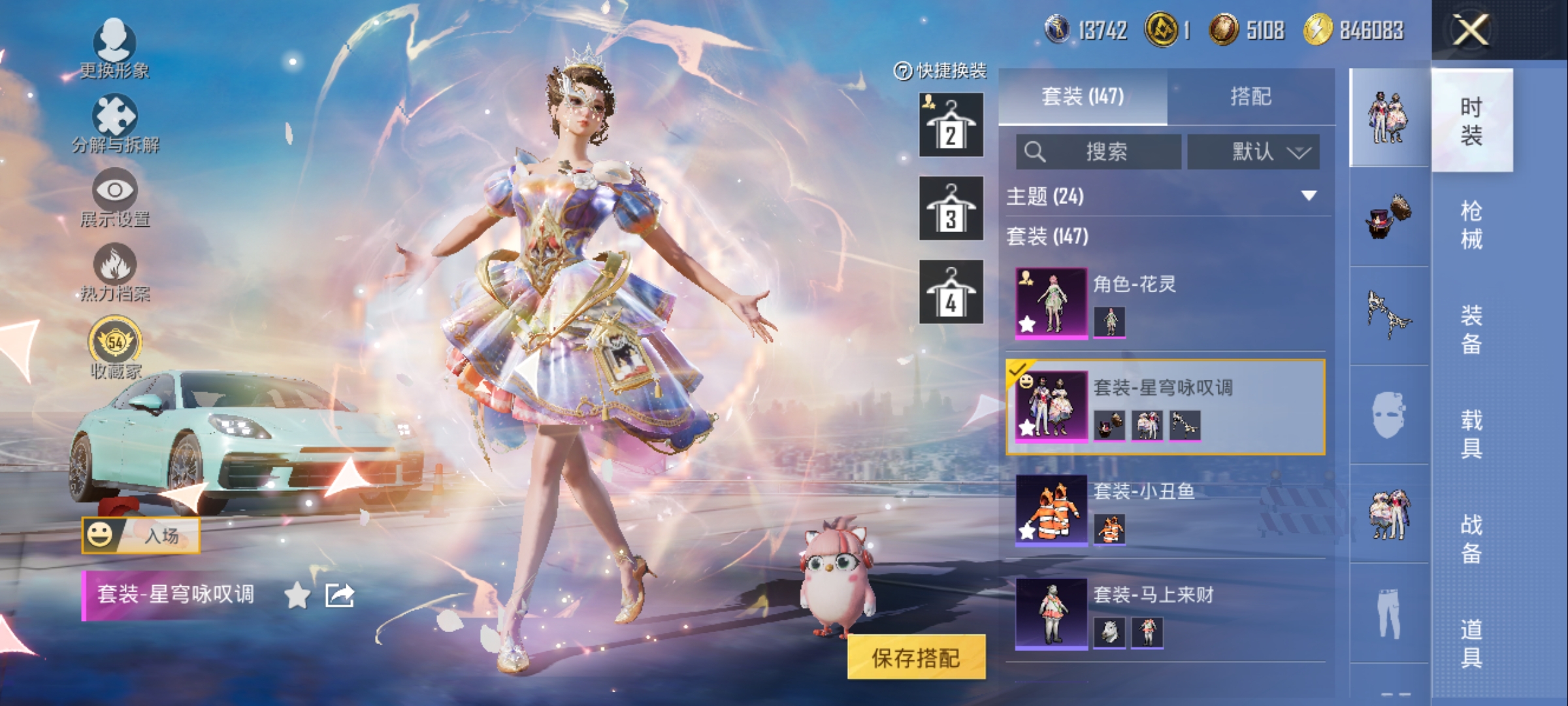Viewport: 1568px width, 706px height.
Task: Switch to the 枪械 firearms category
Action: pos(1471,225)
